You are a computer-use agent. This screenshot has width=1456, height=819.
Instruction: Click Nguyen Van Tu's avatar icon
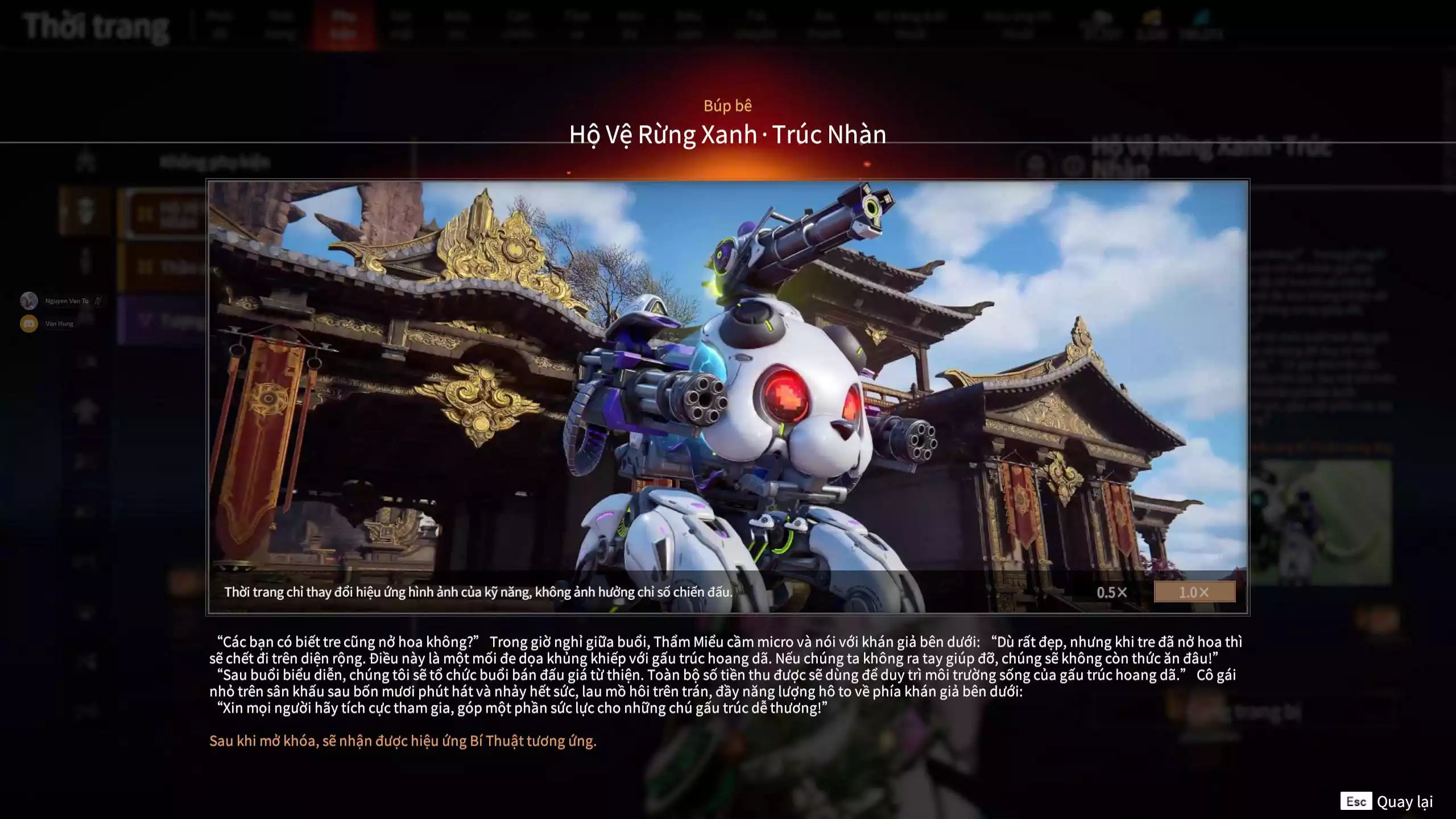tap(29, 301)
